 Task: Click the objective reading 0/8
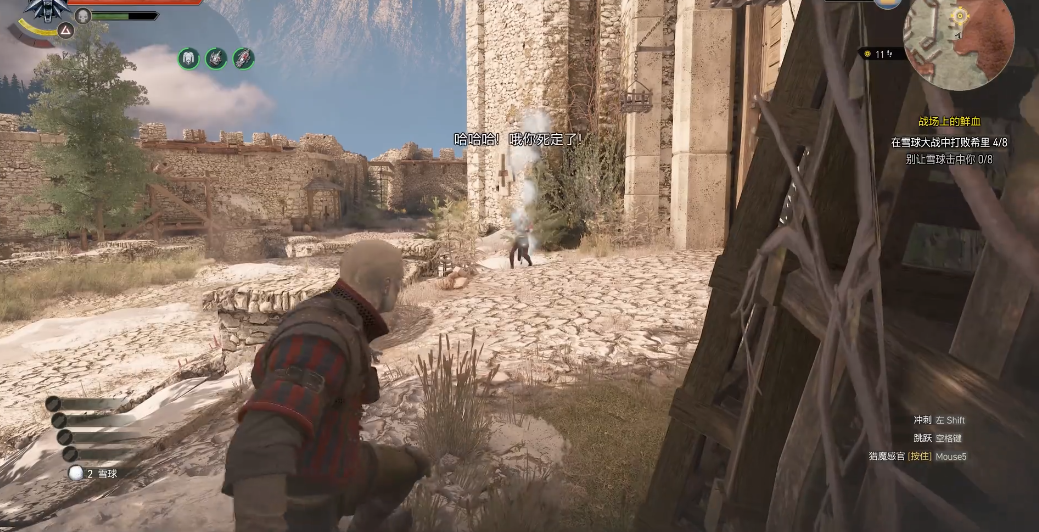point(949,159)
